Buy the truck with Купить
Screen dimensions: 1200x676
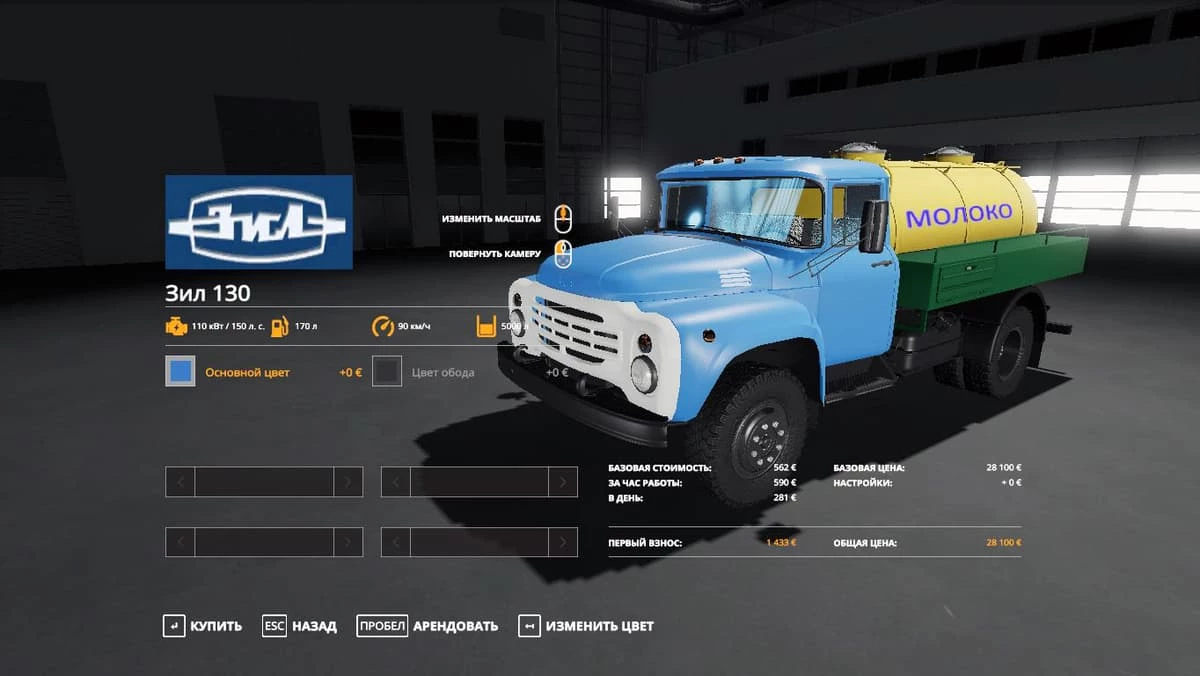203,626
